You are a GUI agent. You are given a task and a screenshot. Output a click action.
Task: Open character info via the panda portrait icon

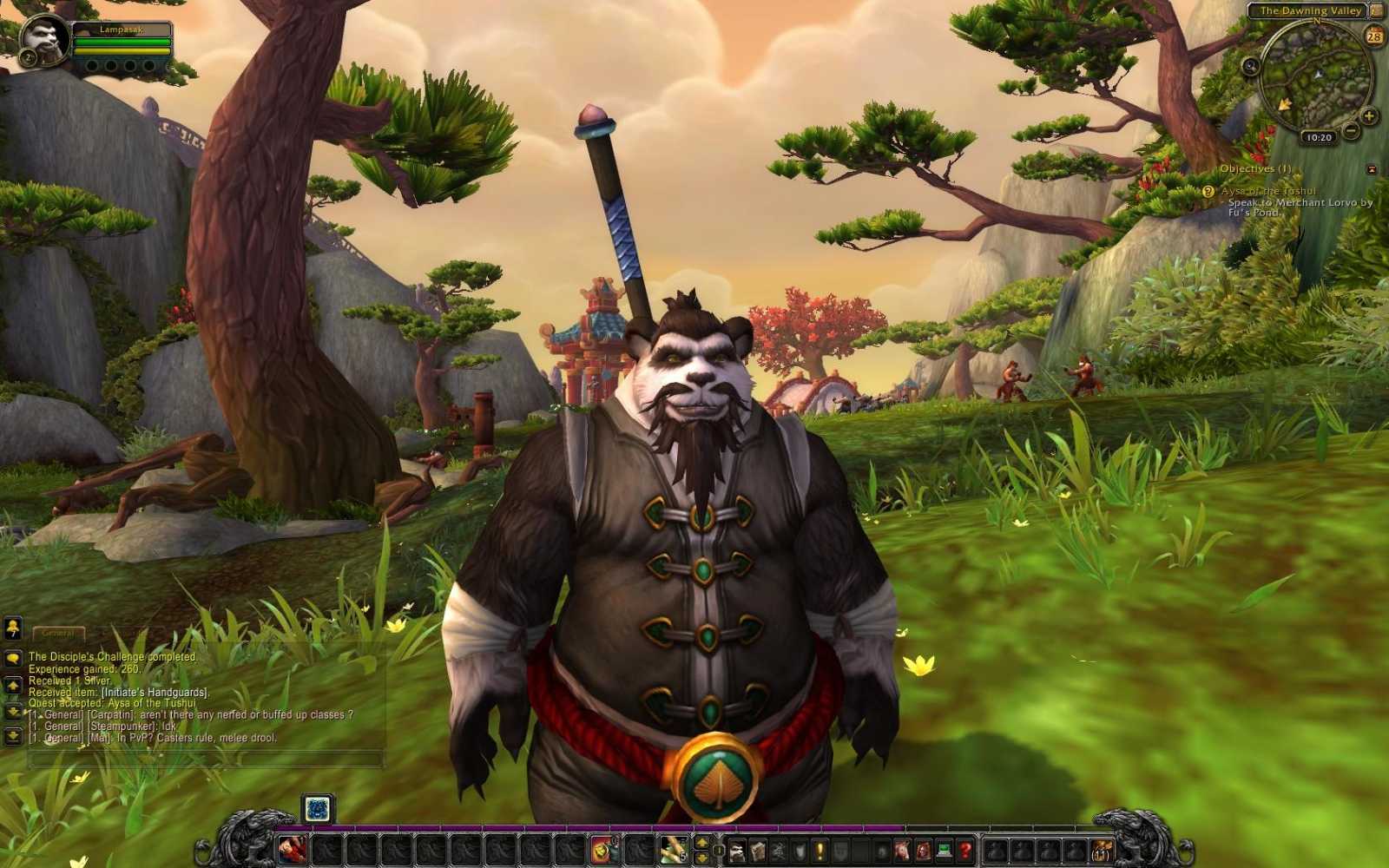click(735, 850)
